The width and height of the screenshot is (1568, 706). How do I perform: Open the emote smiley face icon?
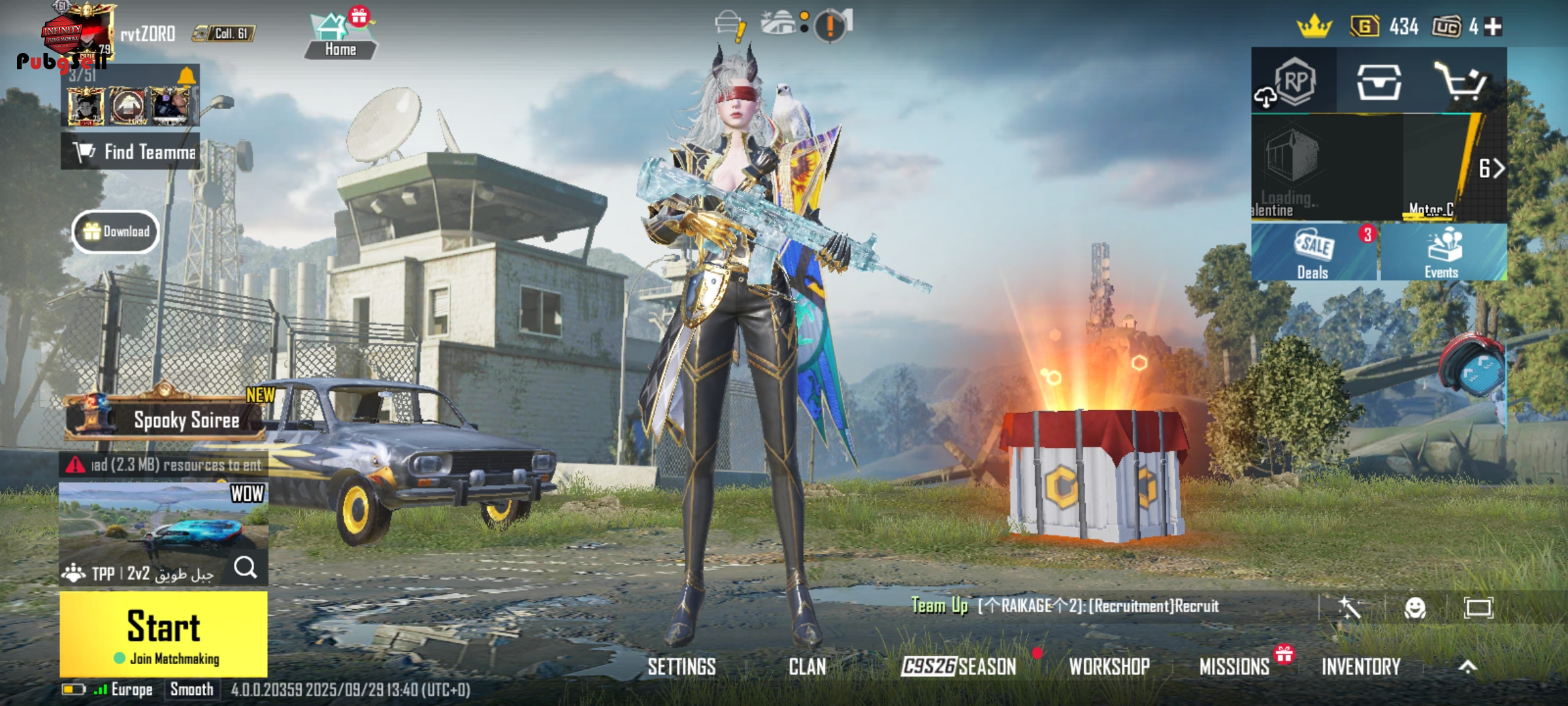pos(1415,608)
